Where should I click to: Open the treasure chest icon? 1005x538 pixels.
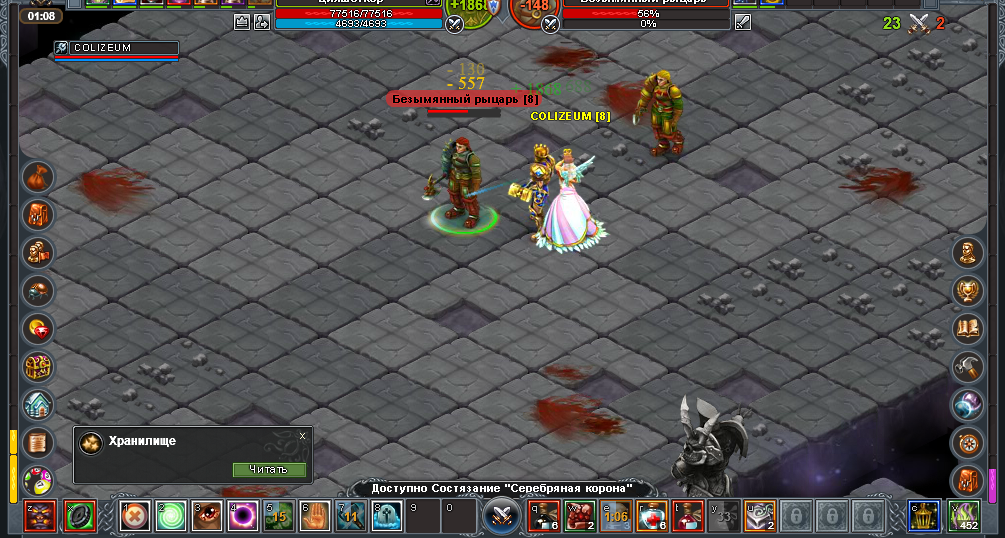tap(39, 367)
